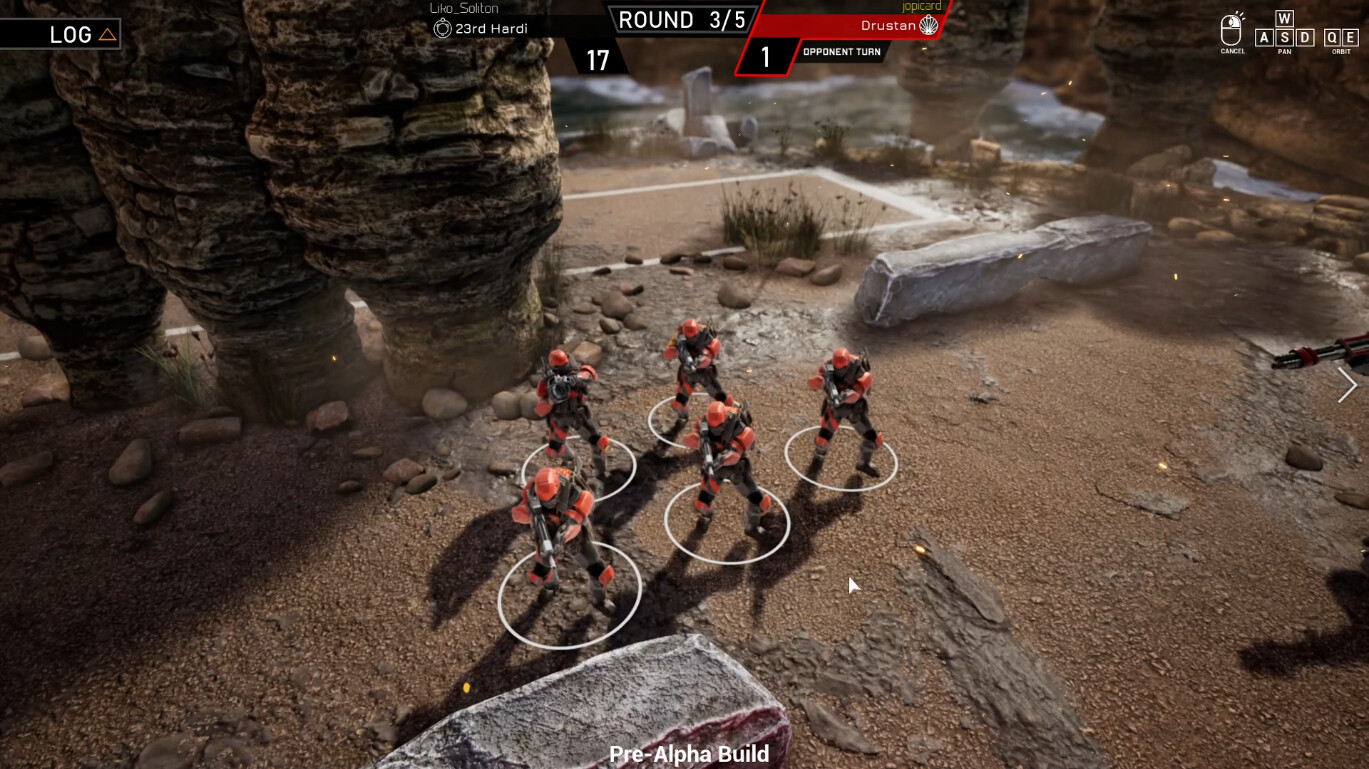Image resolution: width=1369 pixels, height=769 pixels.
Task: Click the mouse Cancel control icon
Action: click(x=1230, y=28)
